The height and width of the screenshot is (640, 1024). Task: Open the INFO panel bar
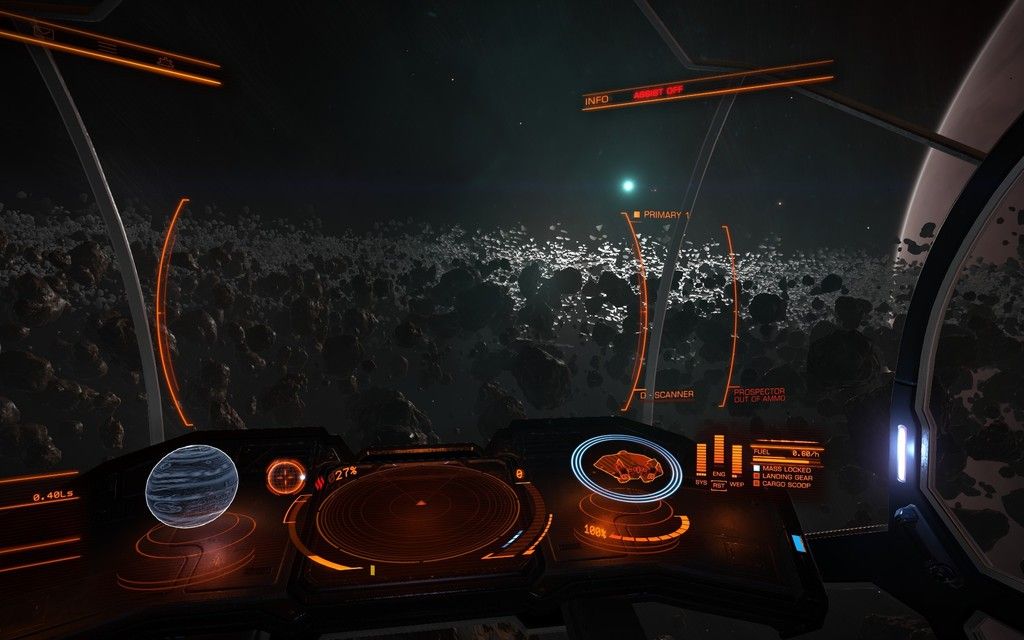(x=597, y=100)
